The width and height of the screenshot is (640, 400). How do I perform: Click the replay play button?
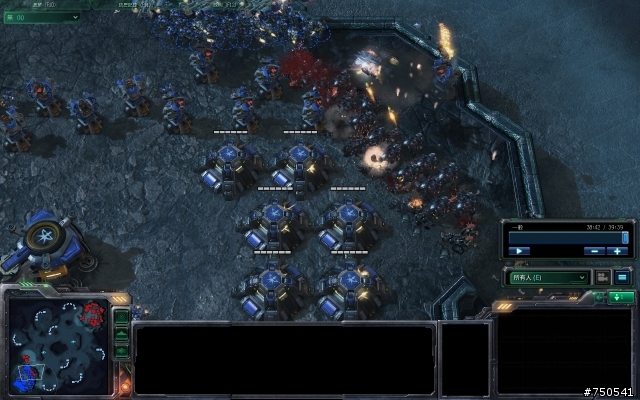click(x=520, y=251)
